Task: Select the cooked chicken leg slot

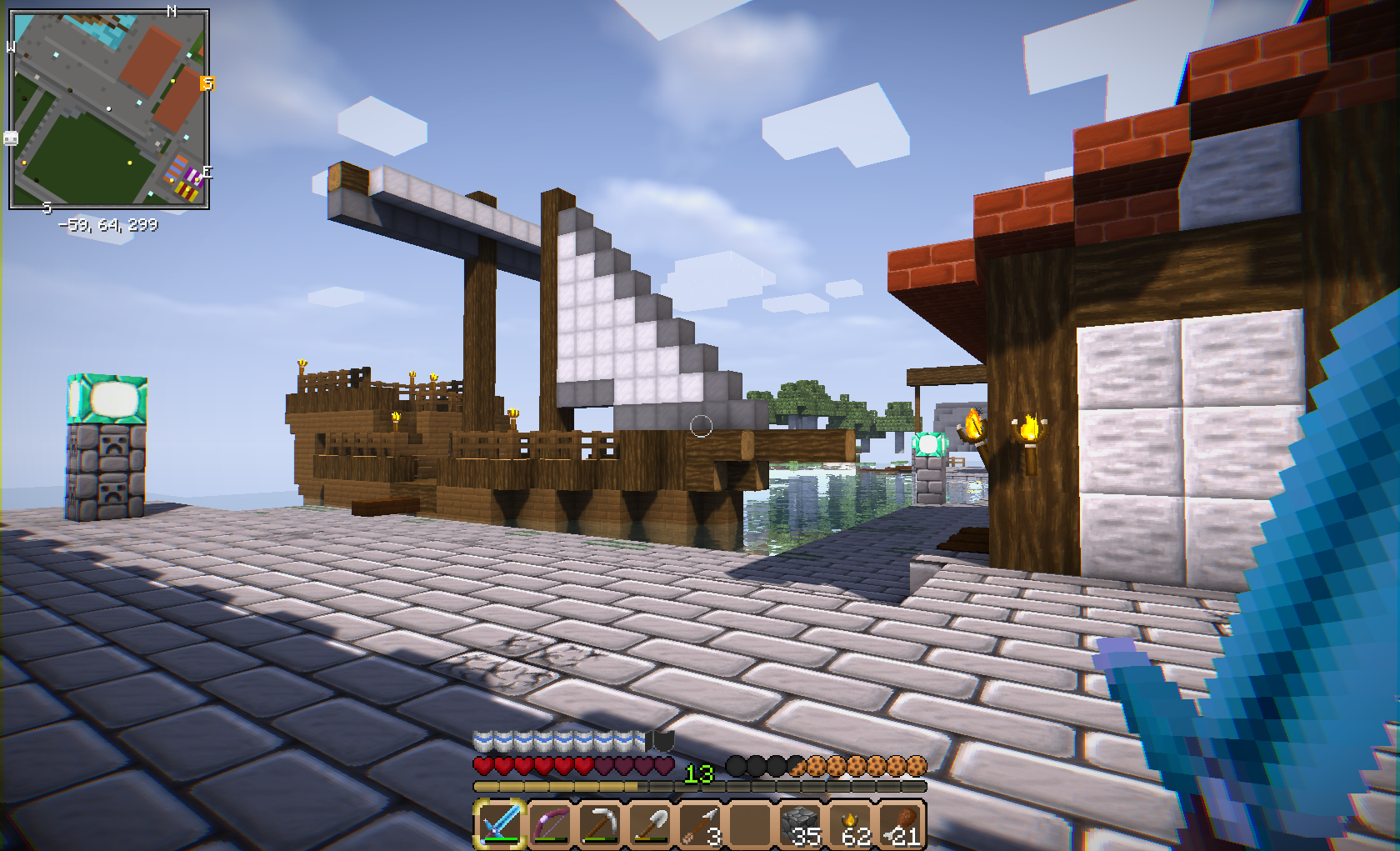Action: tap(902, 823)
